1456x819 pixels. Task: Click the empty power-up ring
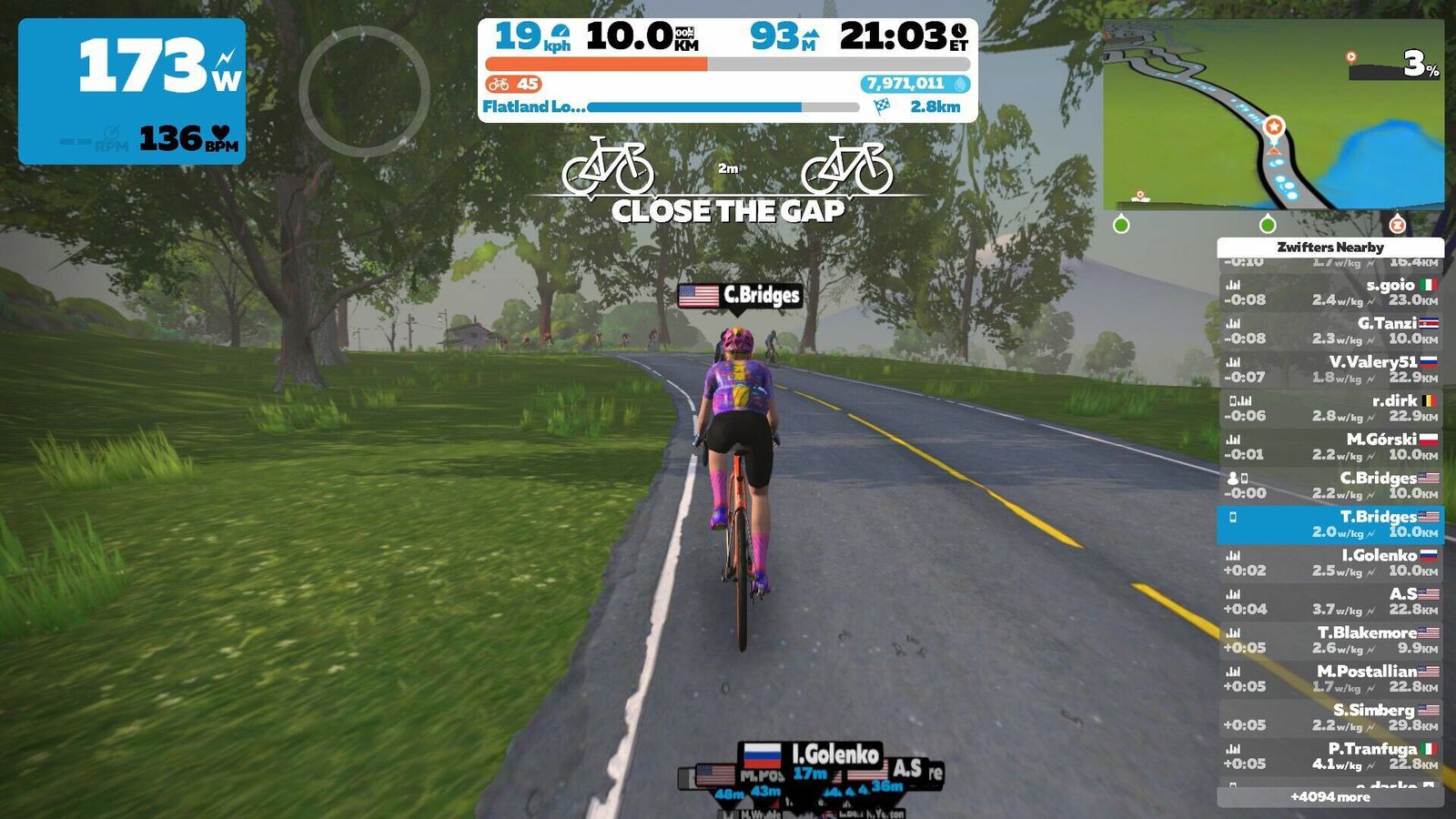(364, 91)
